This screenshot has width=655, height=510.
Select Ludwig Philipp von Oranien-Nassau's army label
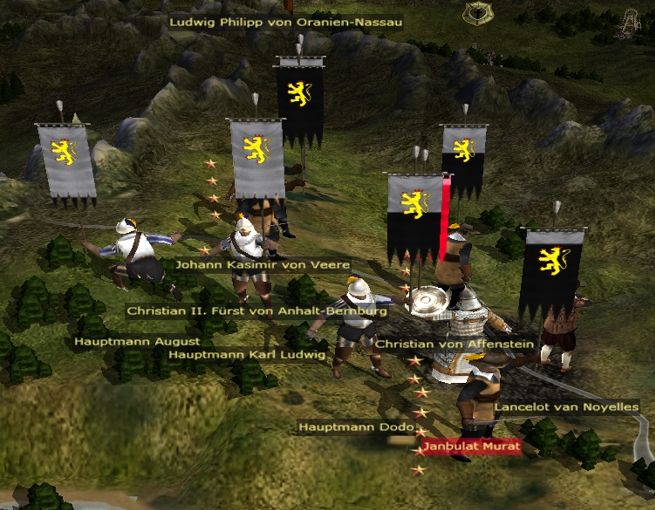(x=285, y=21)
